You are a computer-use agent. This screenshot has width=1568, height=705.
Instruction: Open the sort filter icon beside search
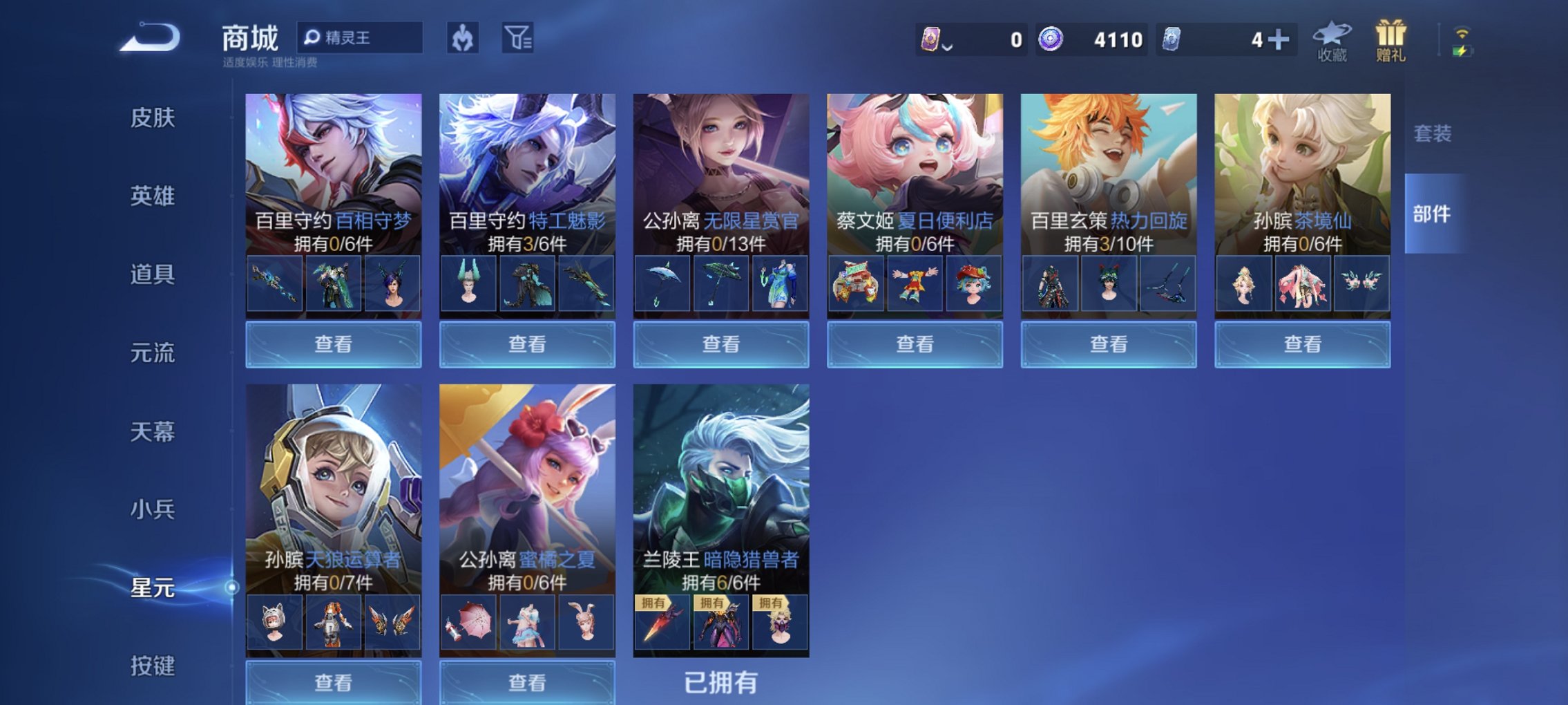click(520, 38)
